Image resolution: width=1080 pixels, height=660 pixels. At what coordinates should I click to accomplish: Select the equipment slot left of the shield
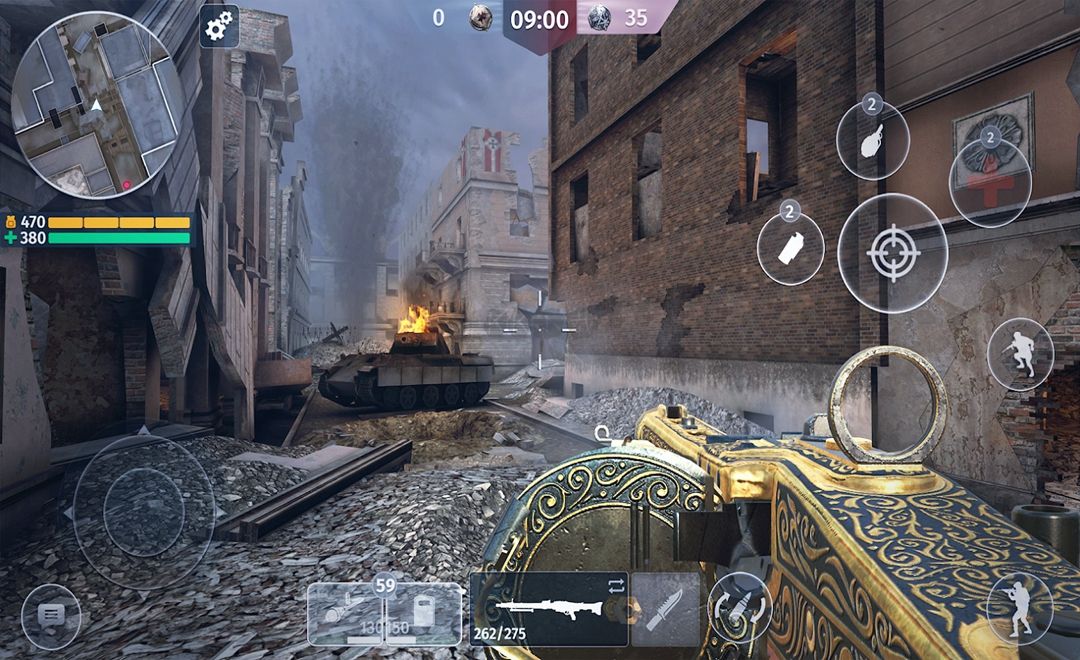click(345, 613)
